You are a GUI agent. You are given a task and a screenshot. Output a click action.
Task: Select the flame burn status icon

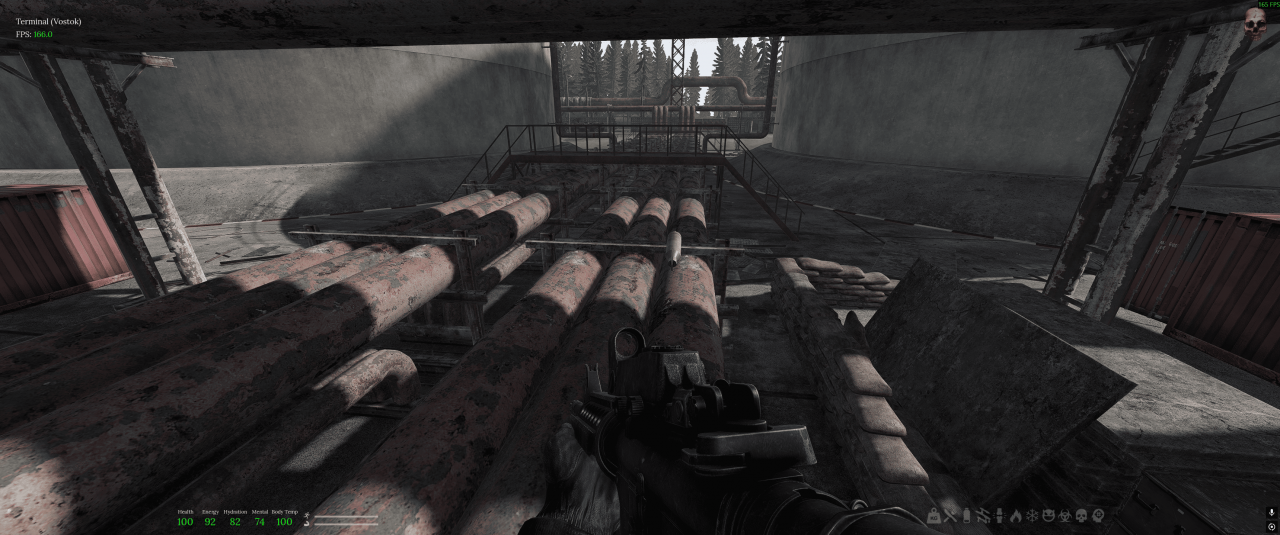click(1016, 516)
